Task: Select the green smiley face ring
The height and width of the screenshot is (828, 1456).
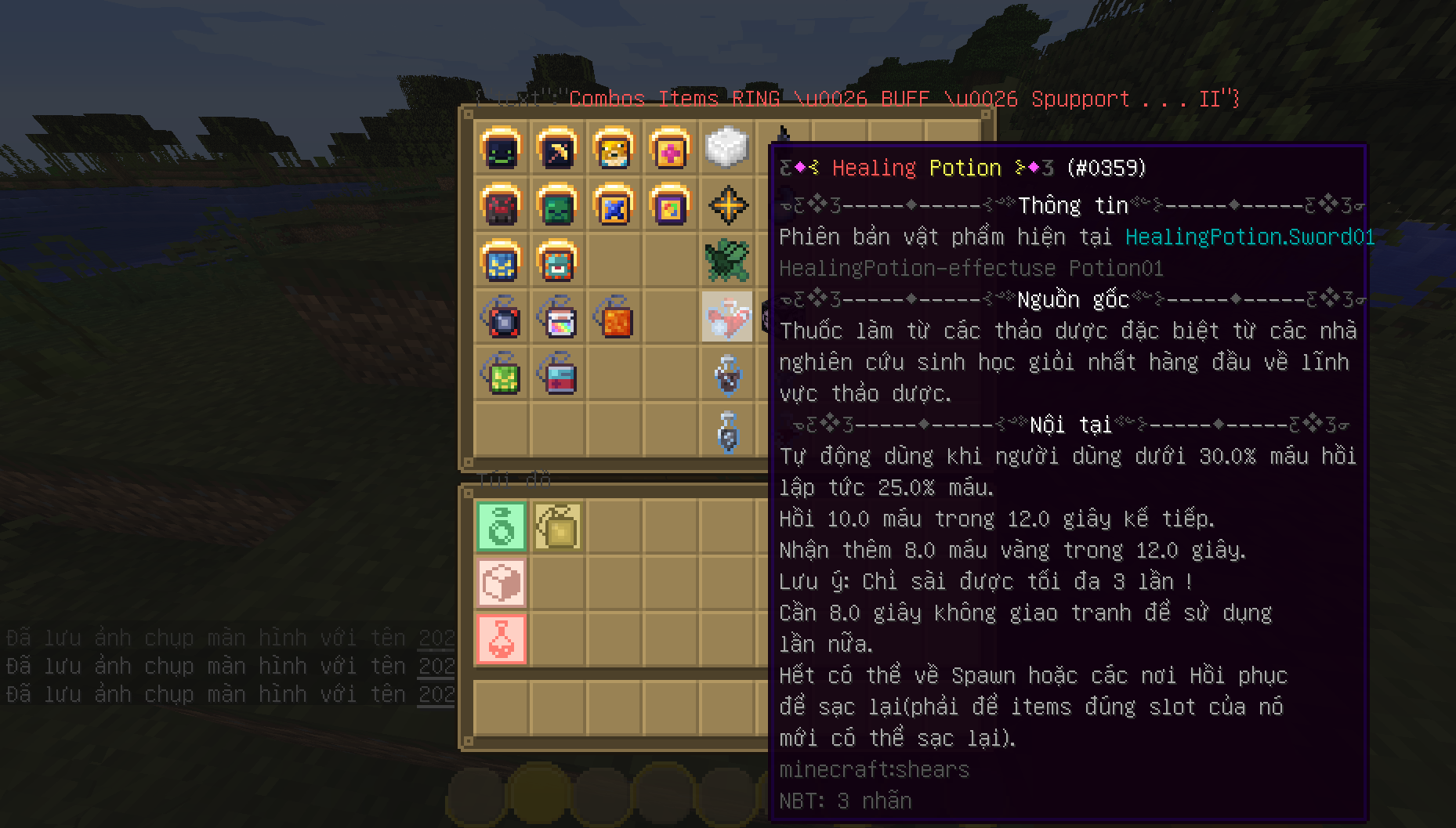Action: coord(501,149)
